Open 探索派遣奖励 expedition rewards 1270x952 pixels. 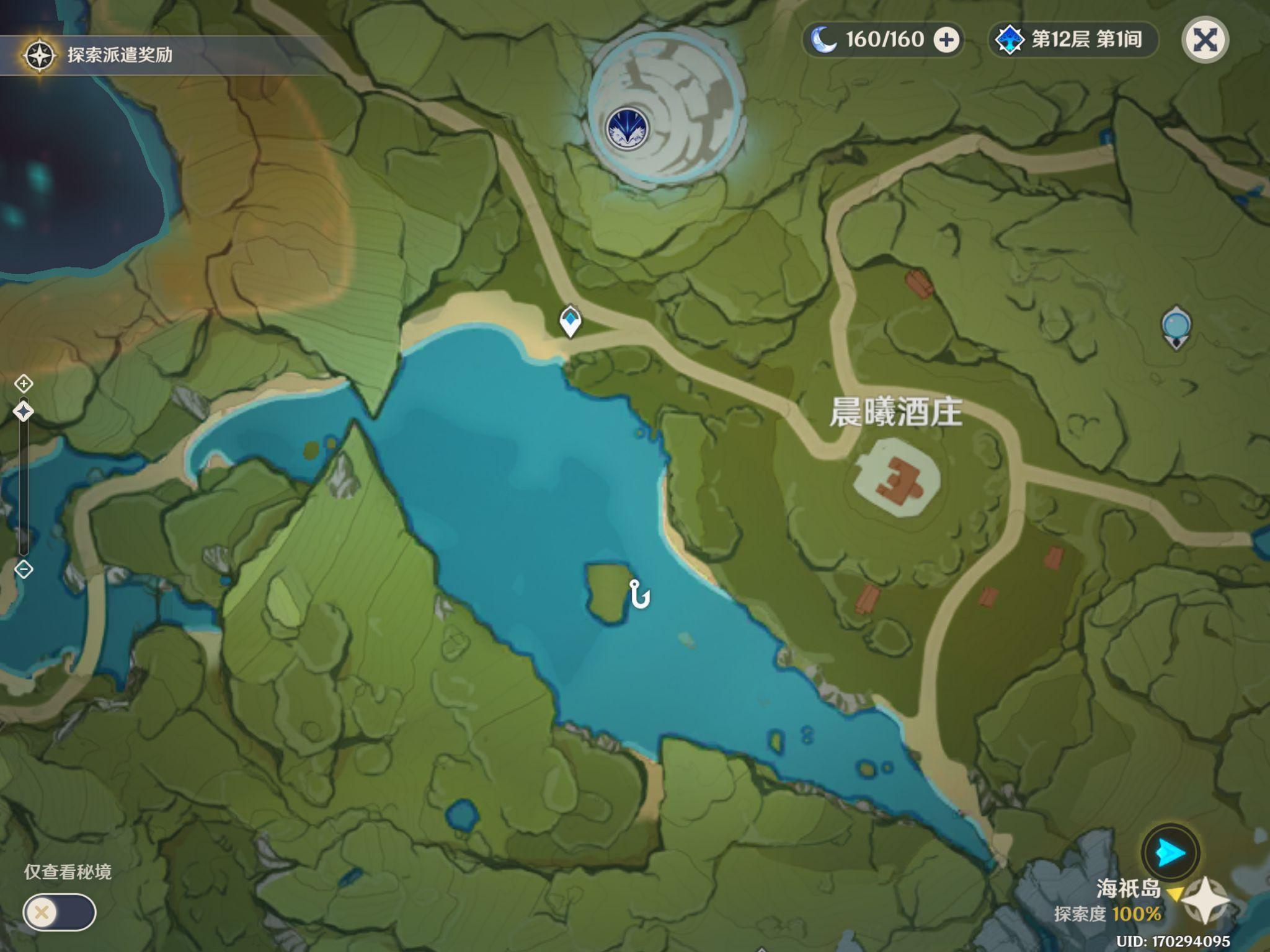pyautogui.click(x=99, y=55)
